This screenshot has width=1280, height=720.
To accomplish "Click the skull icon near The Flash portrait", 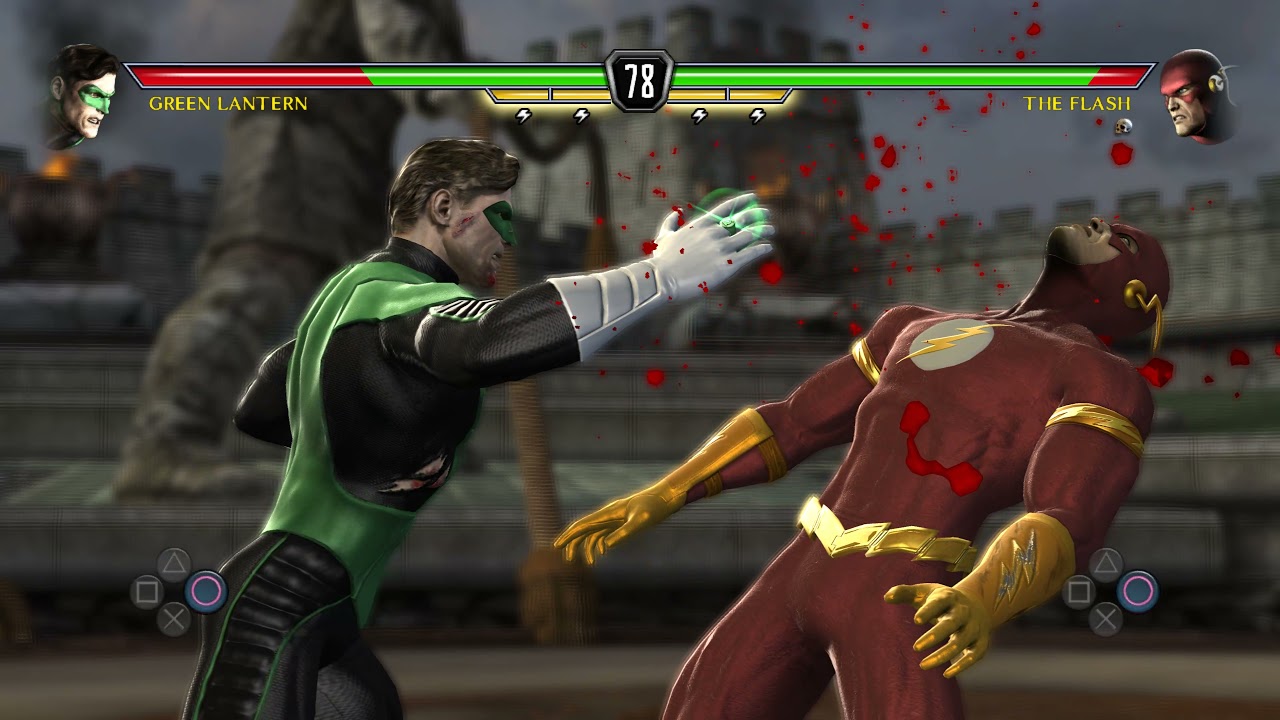I will point(1122,128).
